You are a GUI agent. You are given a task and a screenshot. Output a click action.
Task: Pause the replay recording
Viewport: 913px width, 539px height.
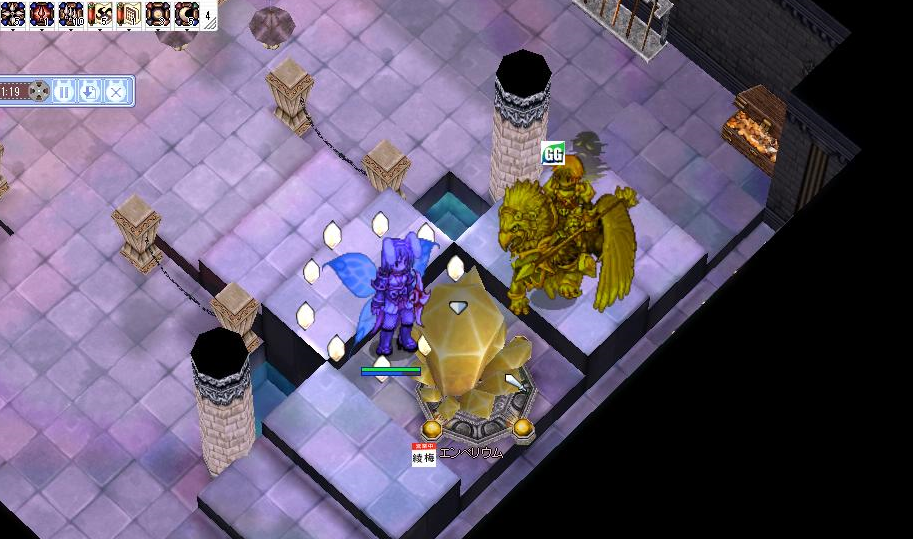(x=64, y=92)
